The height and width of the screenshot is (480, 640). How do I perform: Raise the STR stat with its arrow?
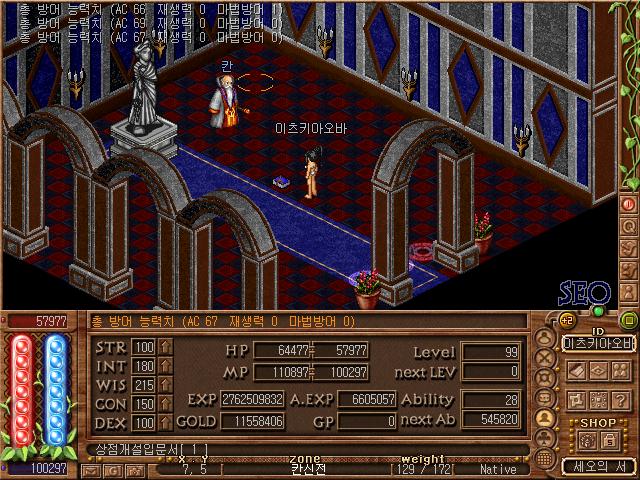coord(165,347)
